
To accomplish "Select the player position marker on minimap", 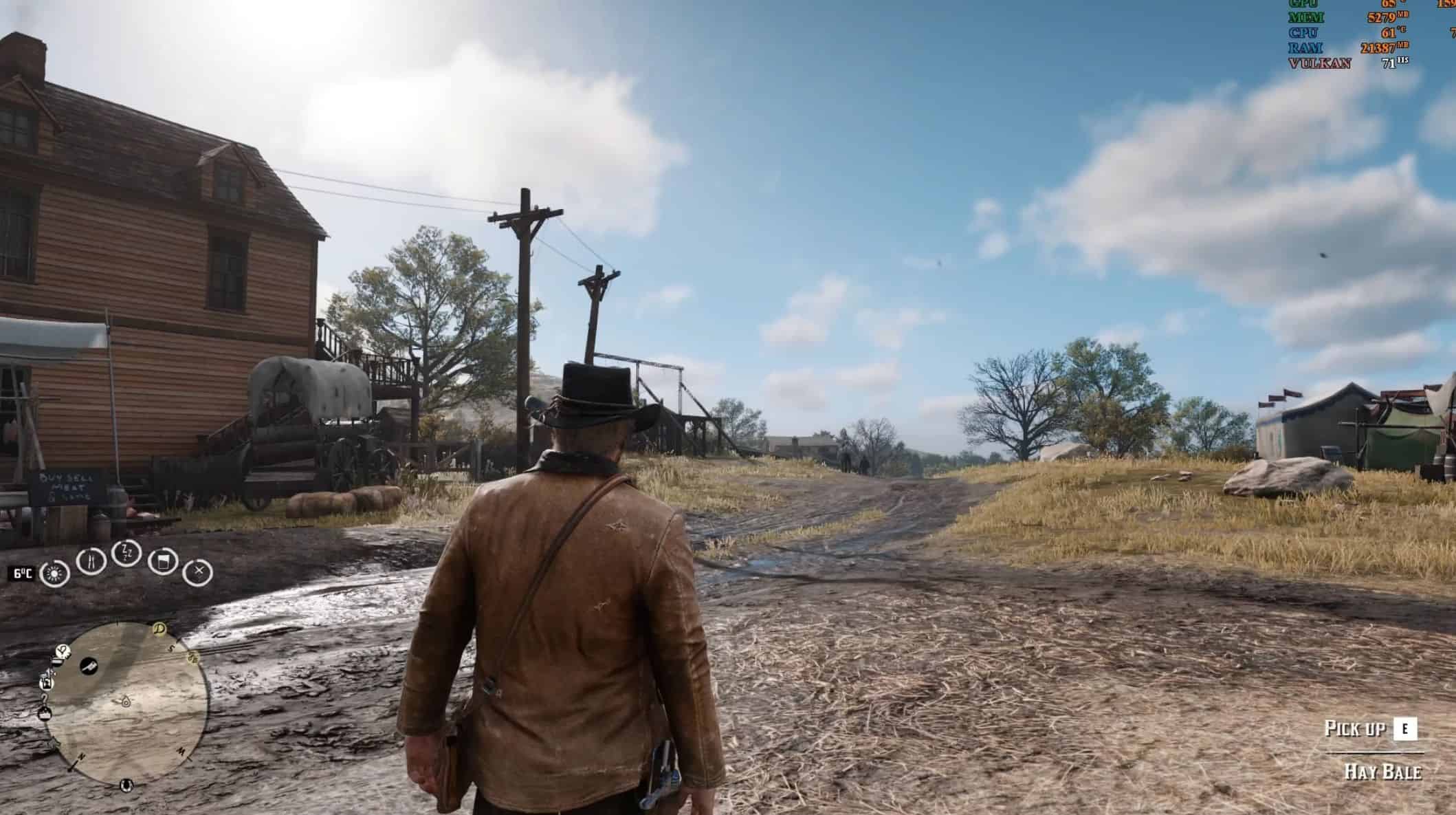I will coord(126,702).
